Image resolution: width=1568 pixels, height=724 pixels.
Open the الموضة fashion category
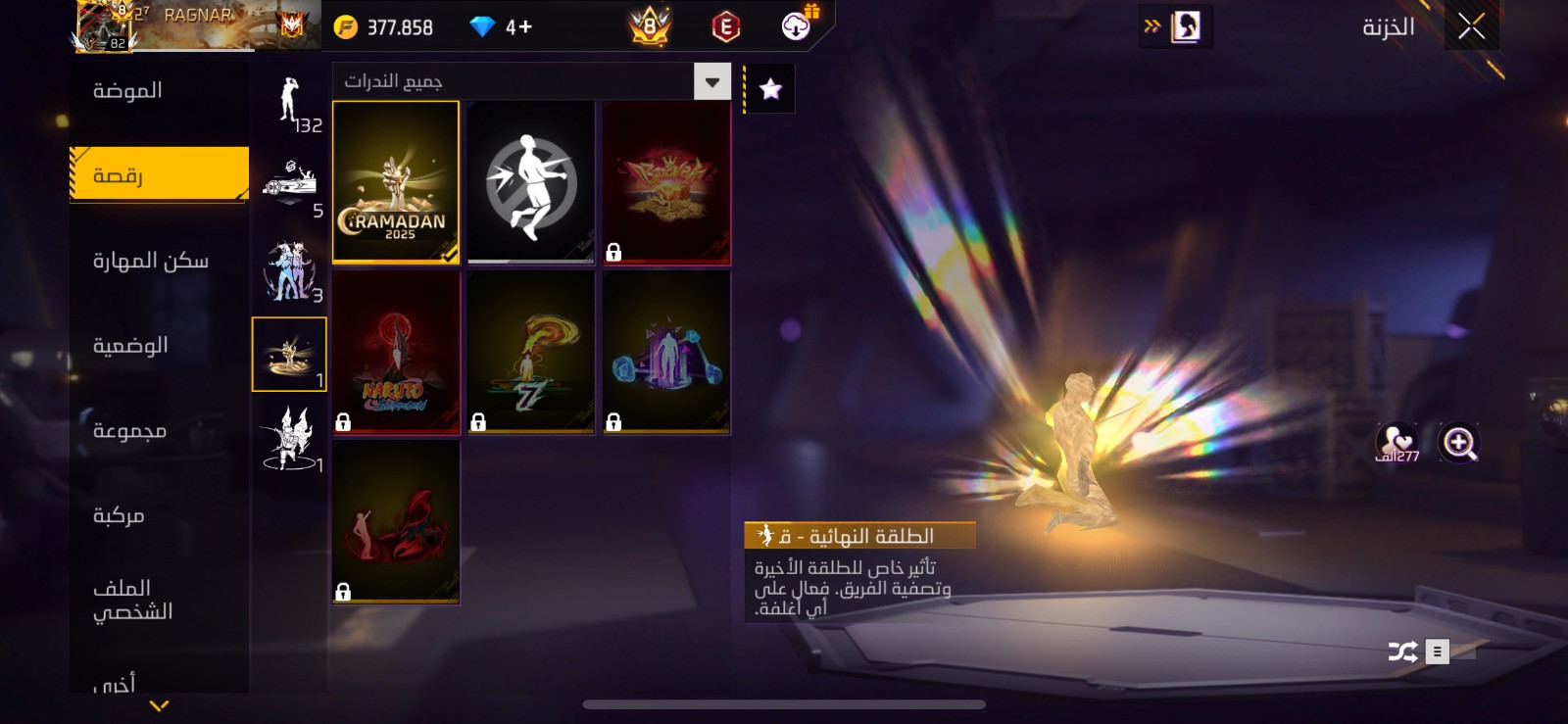[x=127, y=91]
